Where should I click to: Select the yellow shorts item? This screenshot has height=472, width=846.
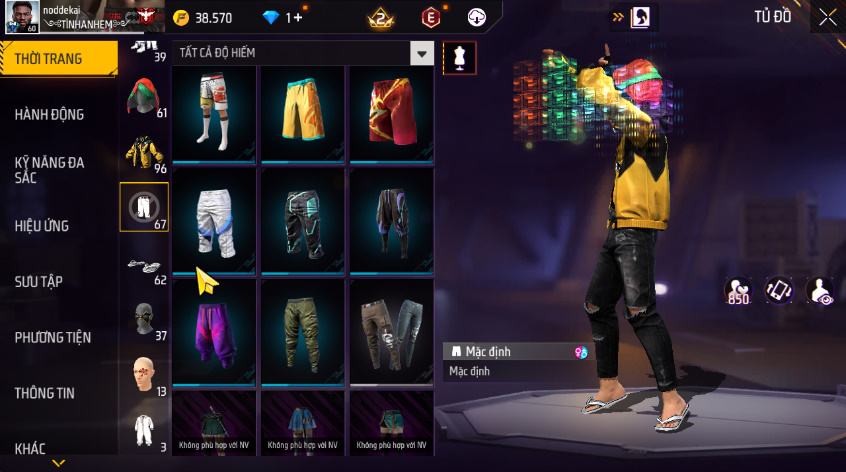303,112
